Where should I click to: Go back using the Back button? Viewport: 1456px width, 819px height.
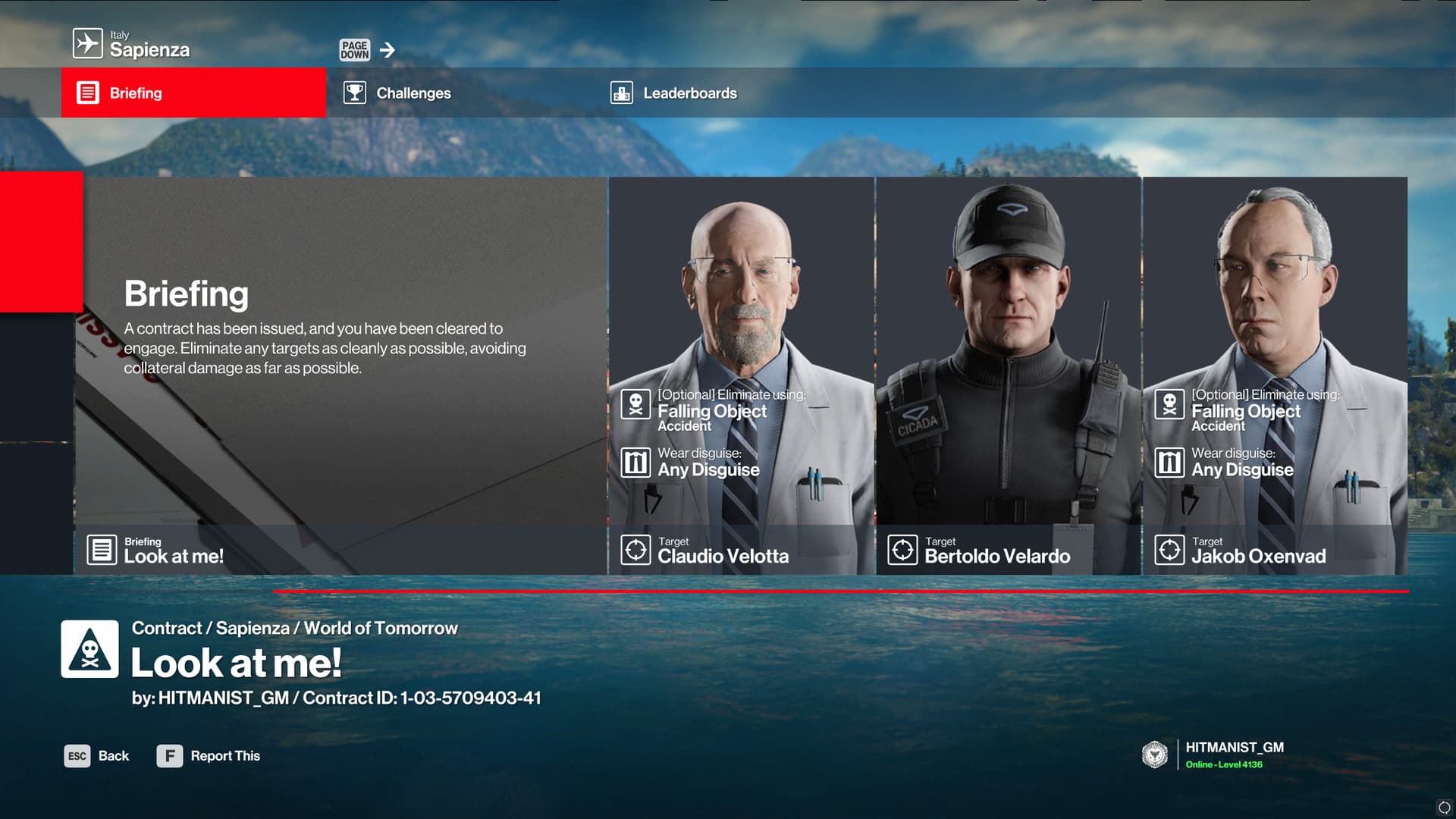(97, 756)
